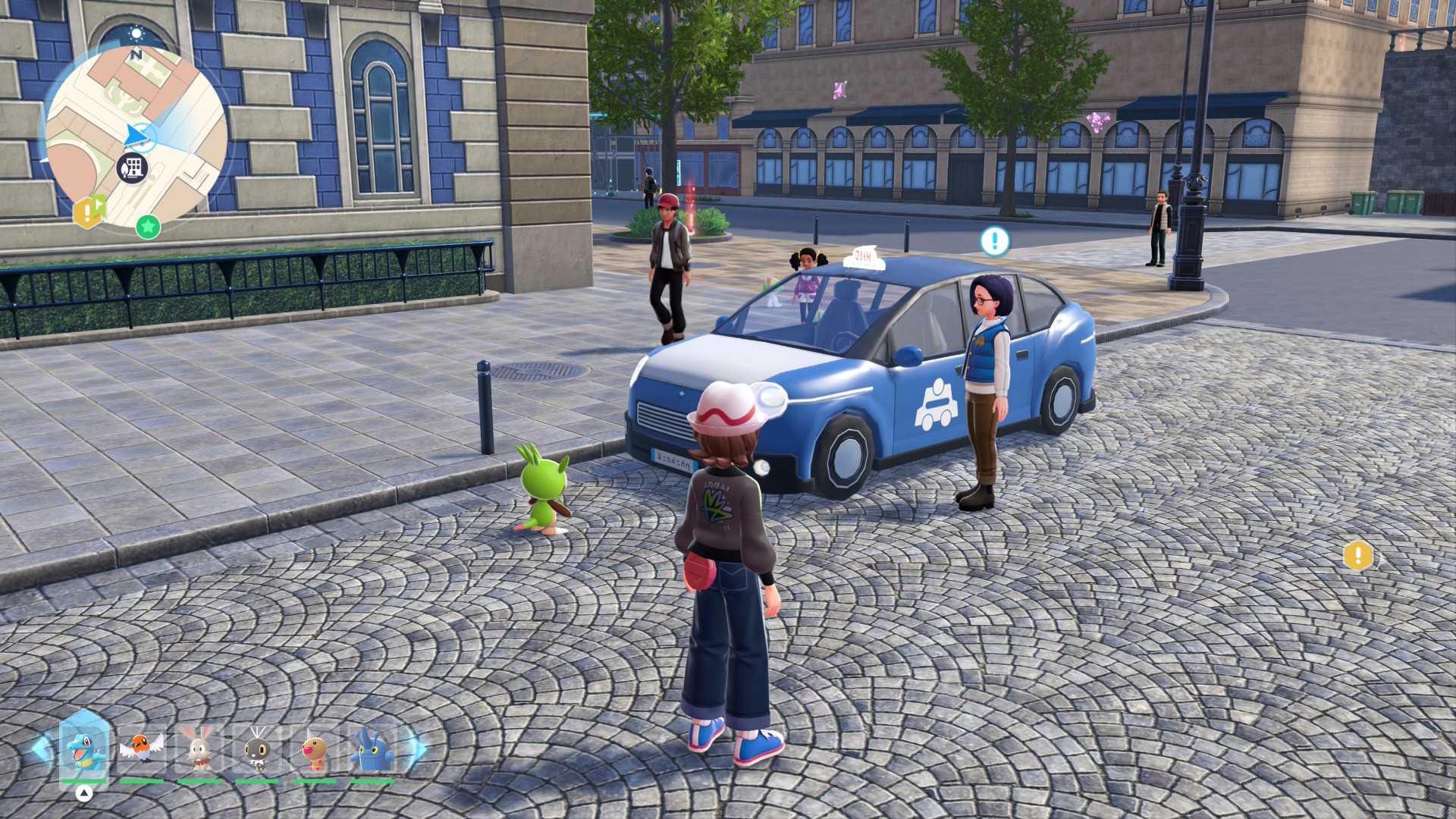
Task: Switch to Weedle in the party
Action: (315, 748)
